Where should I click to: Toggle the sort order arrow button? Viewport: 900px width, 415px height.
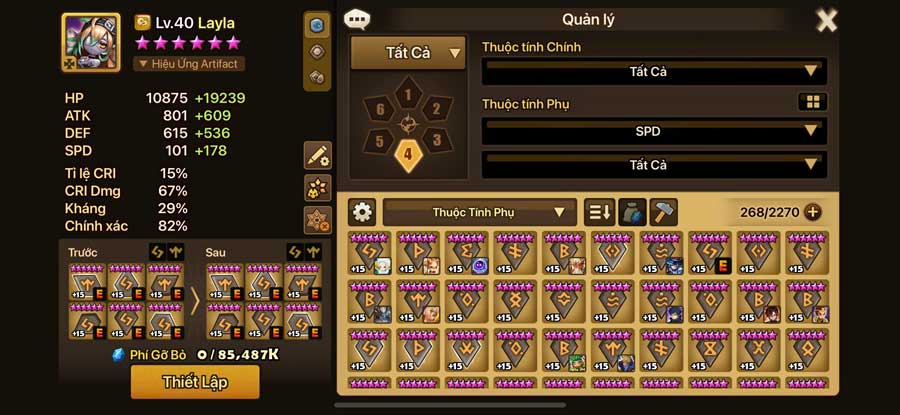[598, 212]
